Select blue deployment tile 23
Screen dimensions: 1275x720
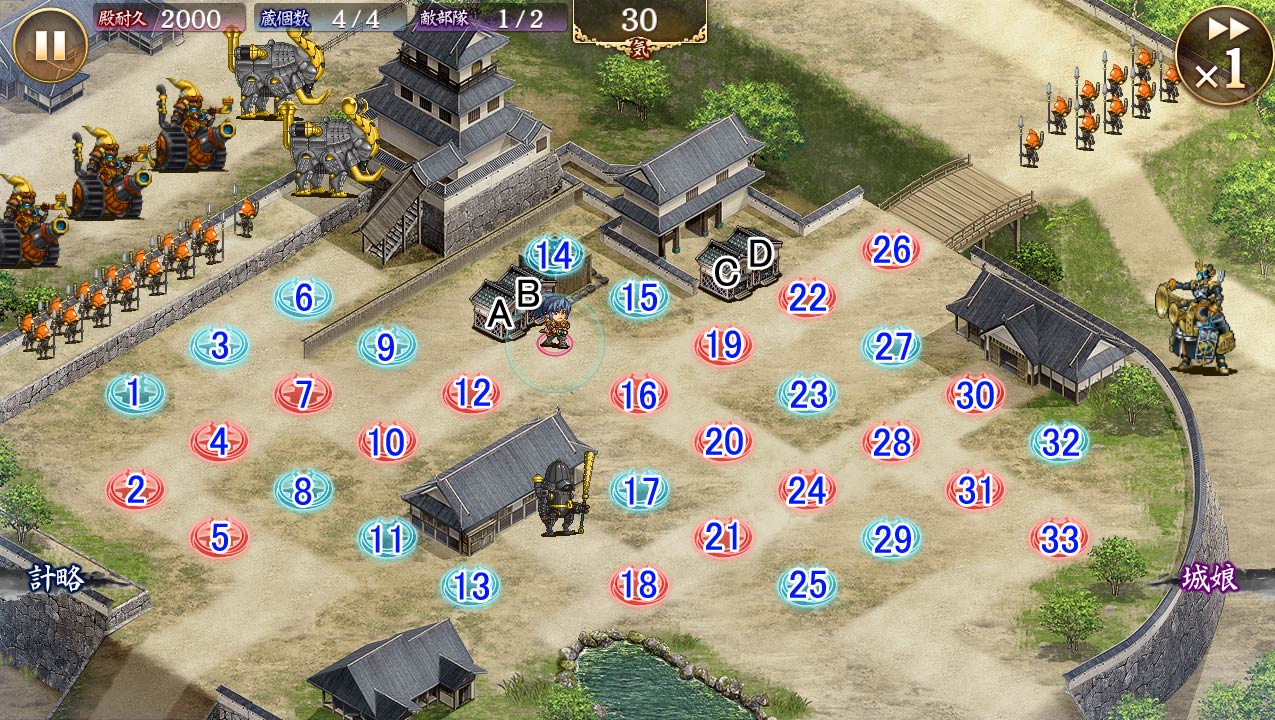807,394
